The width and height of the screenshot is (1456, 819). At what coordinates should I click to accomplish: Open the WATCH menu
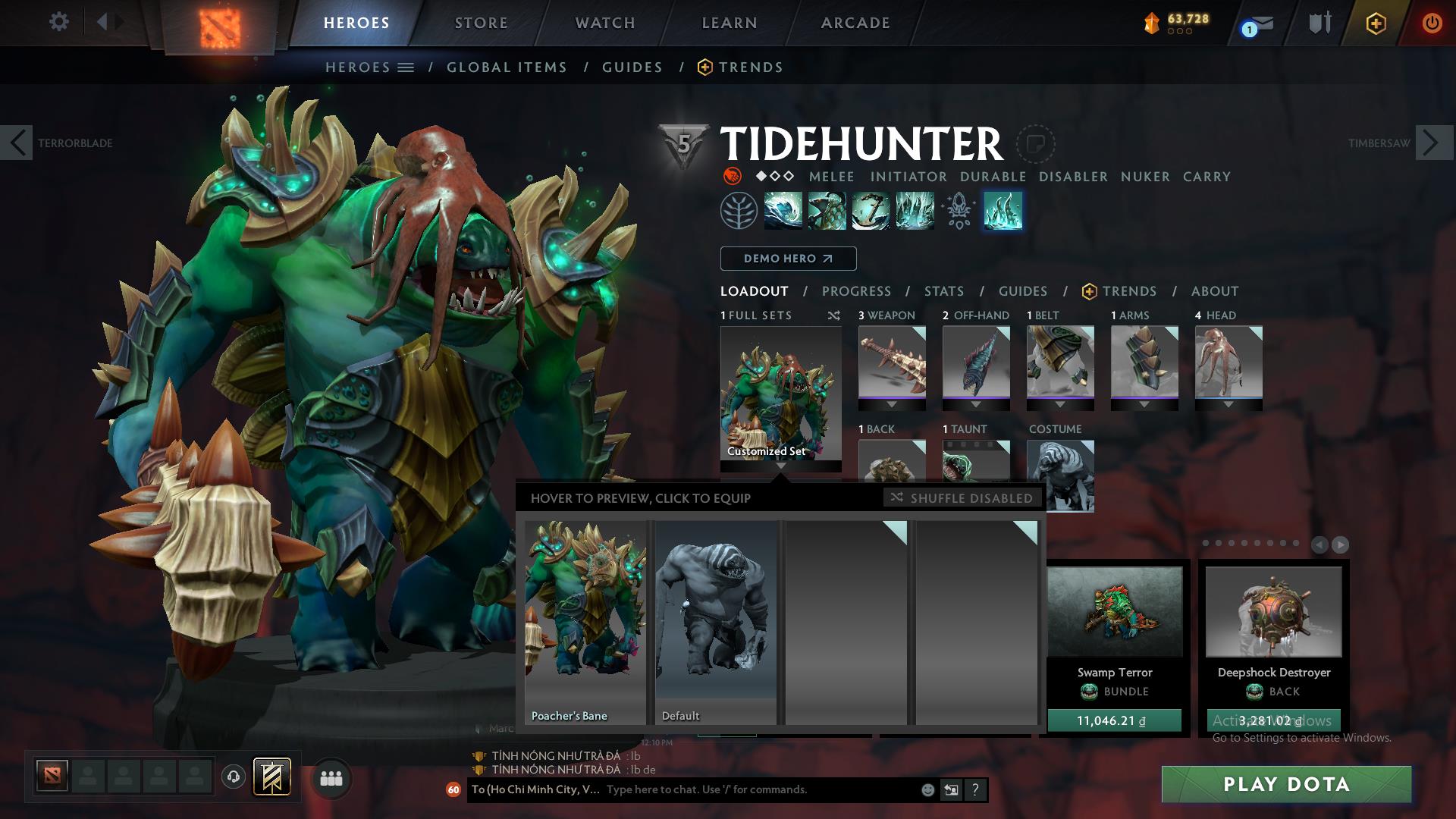click(x=603, y=23)
